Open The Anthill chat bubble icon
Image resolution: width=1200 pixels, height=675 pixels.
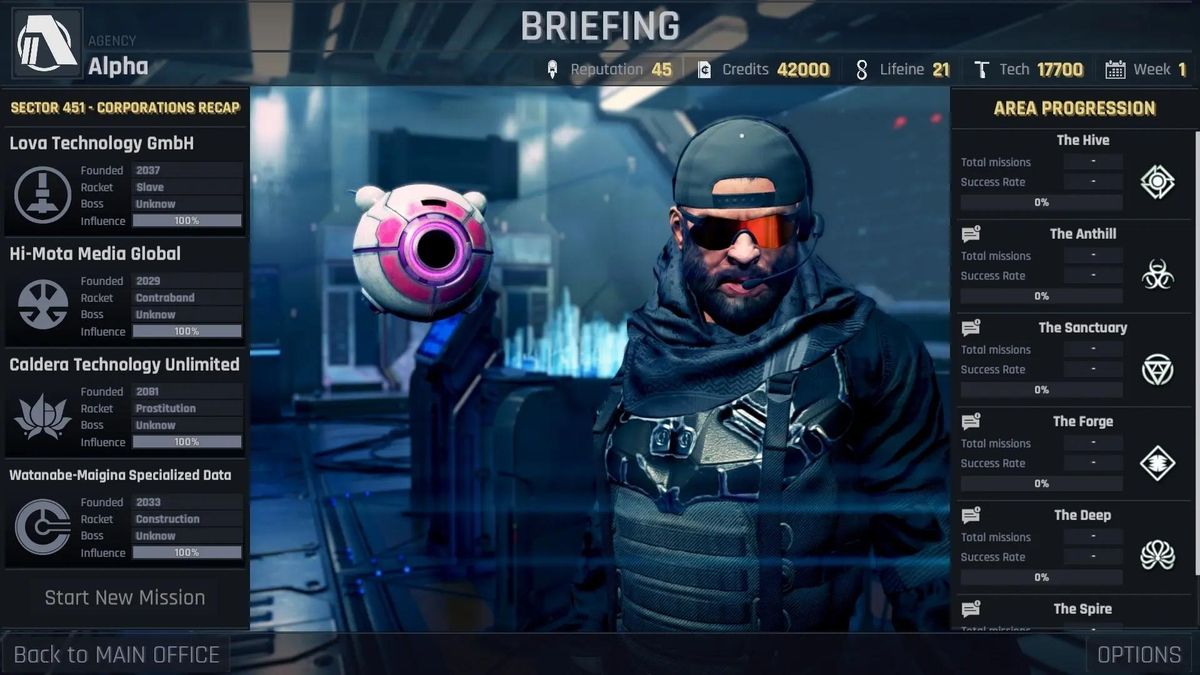tap(970, 235)
